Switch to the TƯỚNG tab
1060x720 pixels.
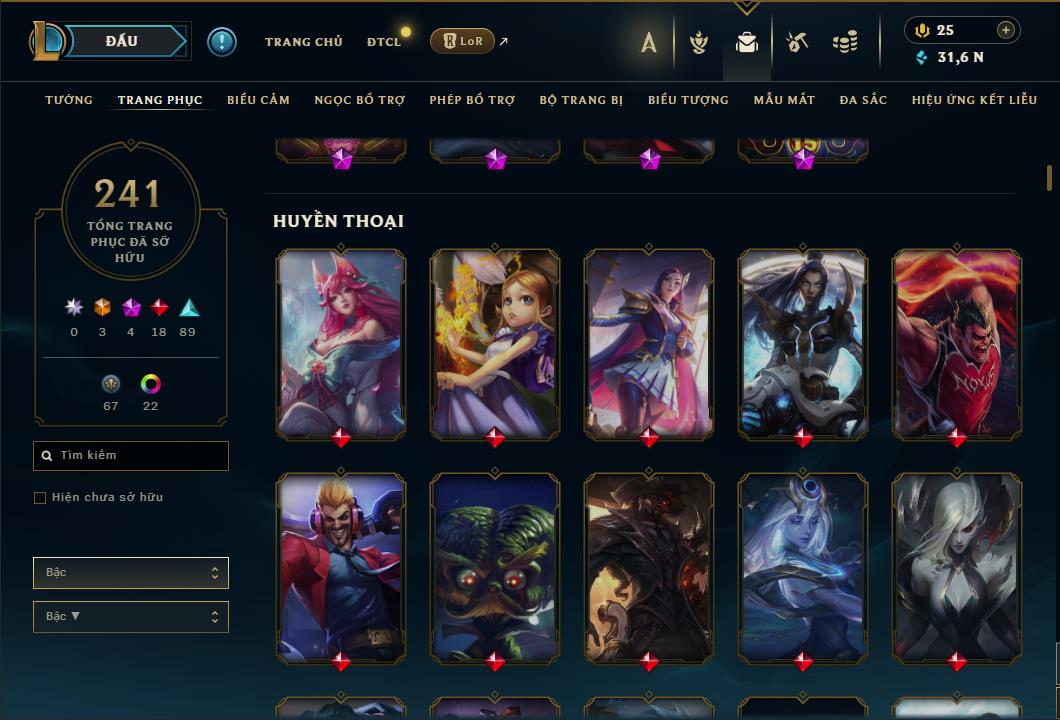(x=69, y=100)
